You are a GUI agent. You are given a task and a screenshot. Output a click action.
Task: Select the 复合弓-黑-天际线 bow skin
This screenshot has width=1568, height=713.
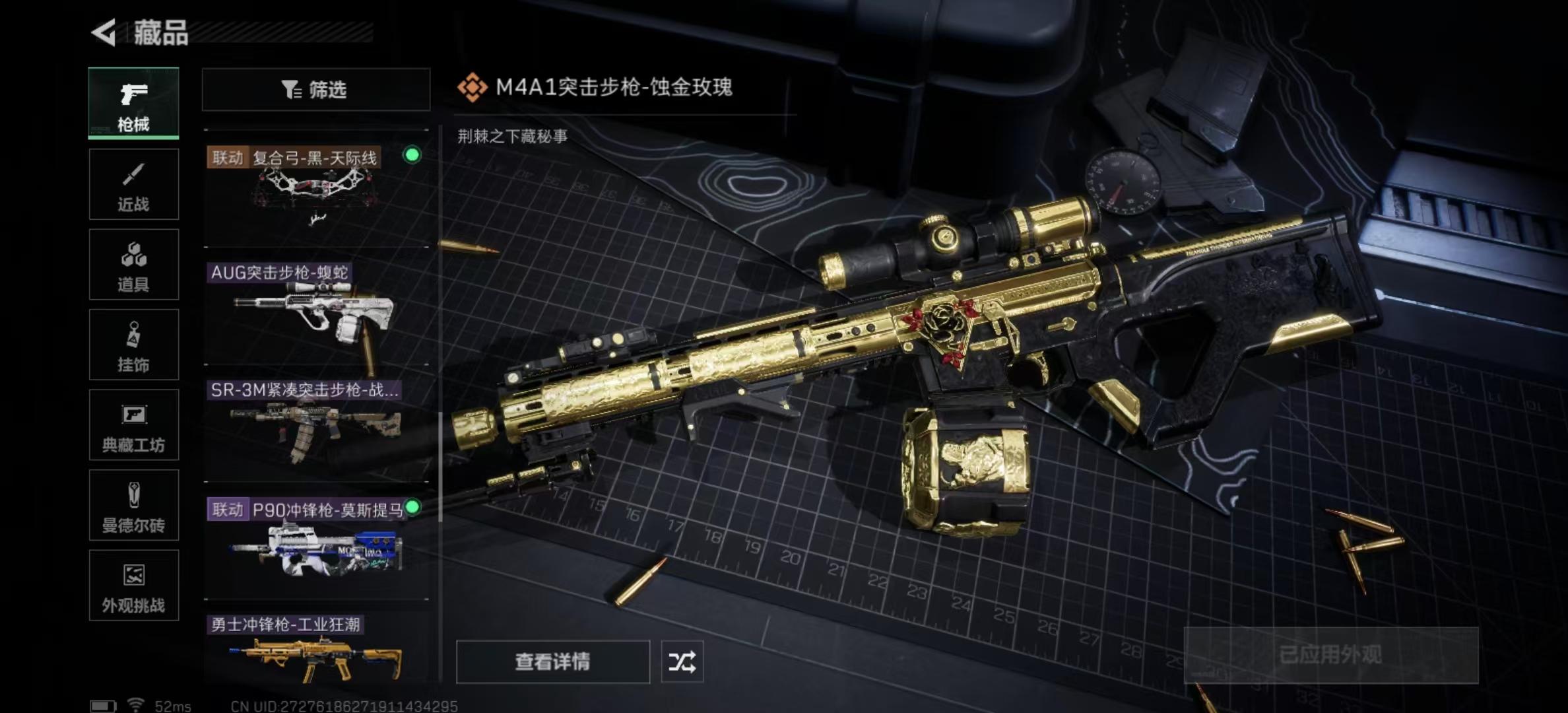tap(317, 193)
